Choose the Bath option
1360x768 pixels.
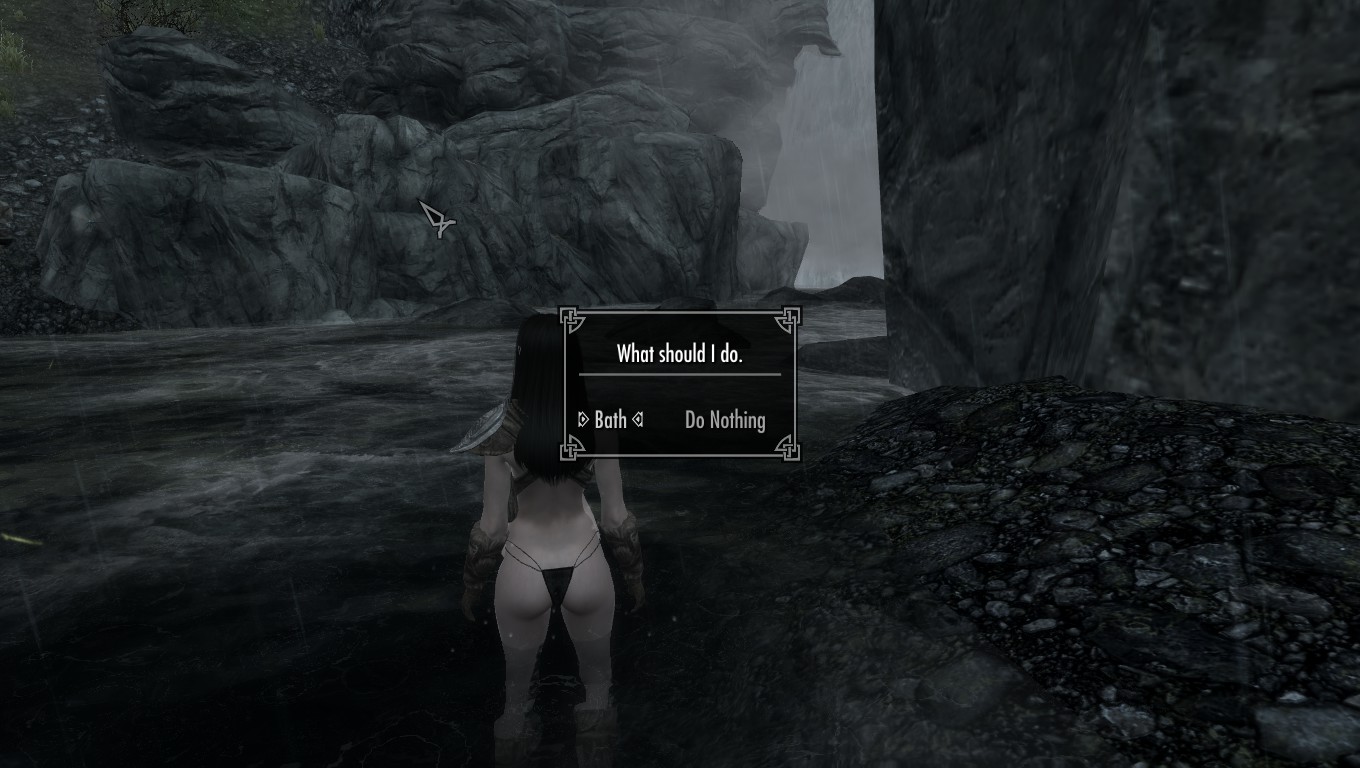click(610, 420)
